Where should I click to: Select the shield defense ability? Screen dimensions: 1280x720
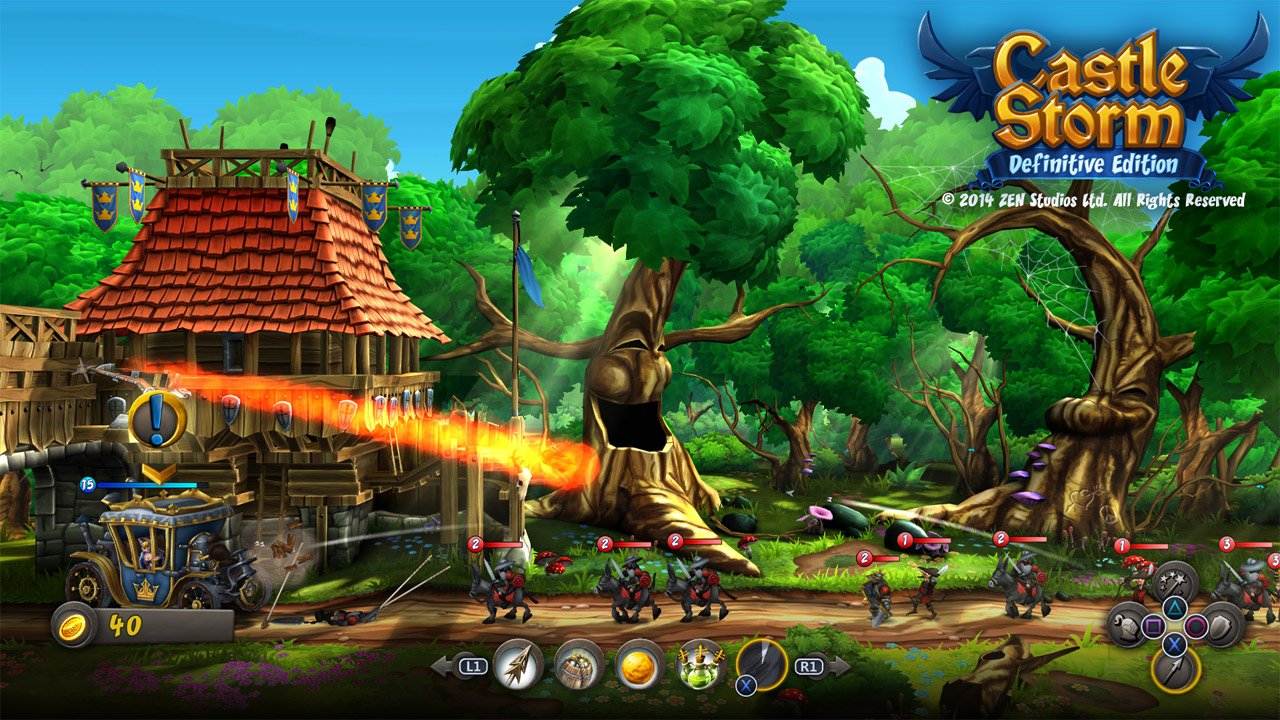tap(1221, 626)
